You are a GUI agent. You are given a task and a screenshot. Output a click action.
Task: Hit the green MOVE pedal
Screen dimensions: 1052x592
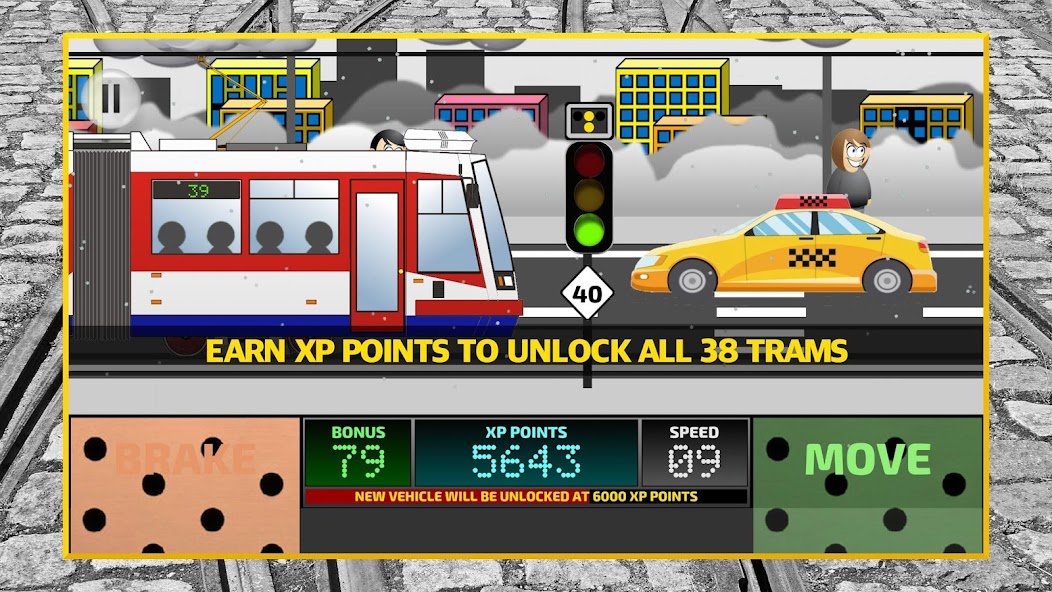[x=867, y=485]
